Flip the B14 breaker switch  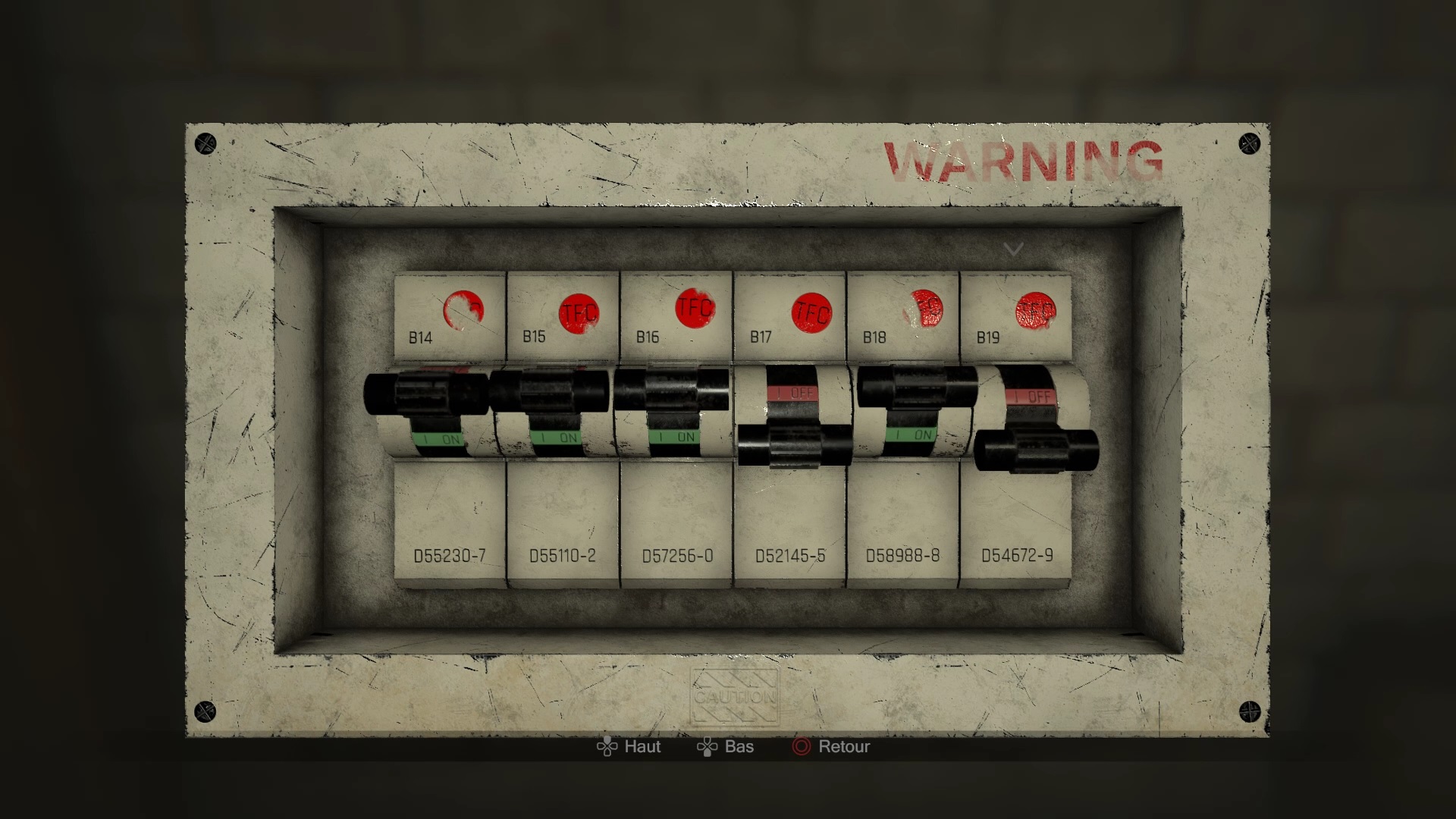pos(426,394)
